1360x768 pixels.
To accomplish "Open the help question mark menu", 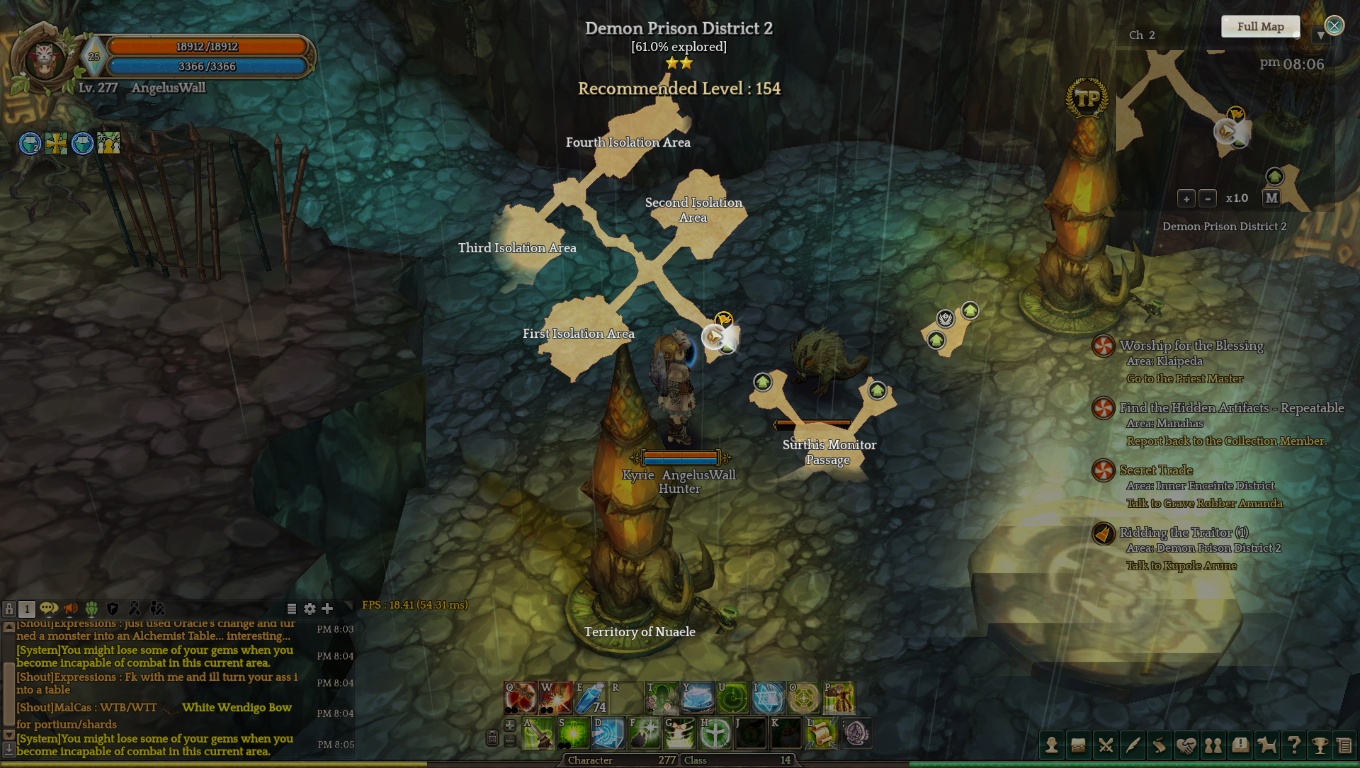I will pyautogui.click(x=1294, y=745).
